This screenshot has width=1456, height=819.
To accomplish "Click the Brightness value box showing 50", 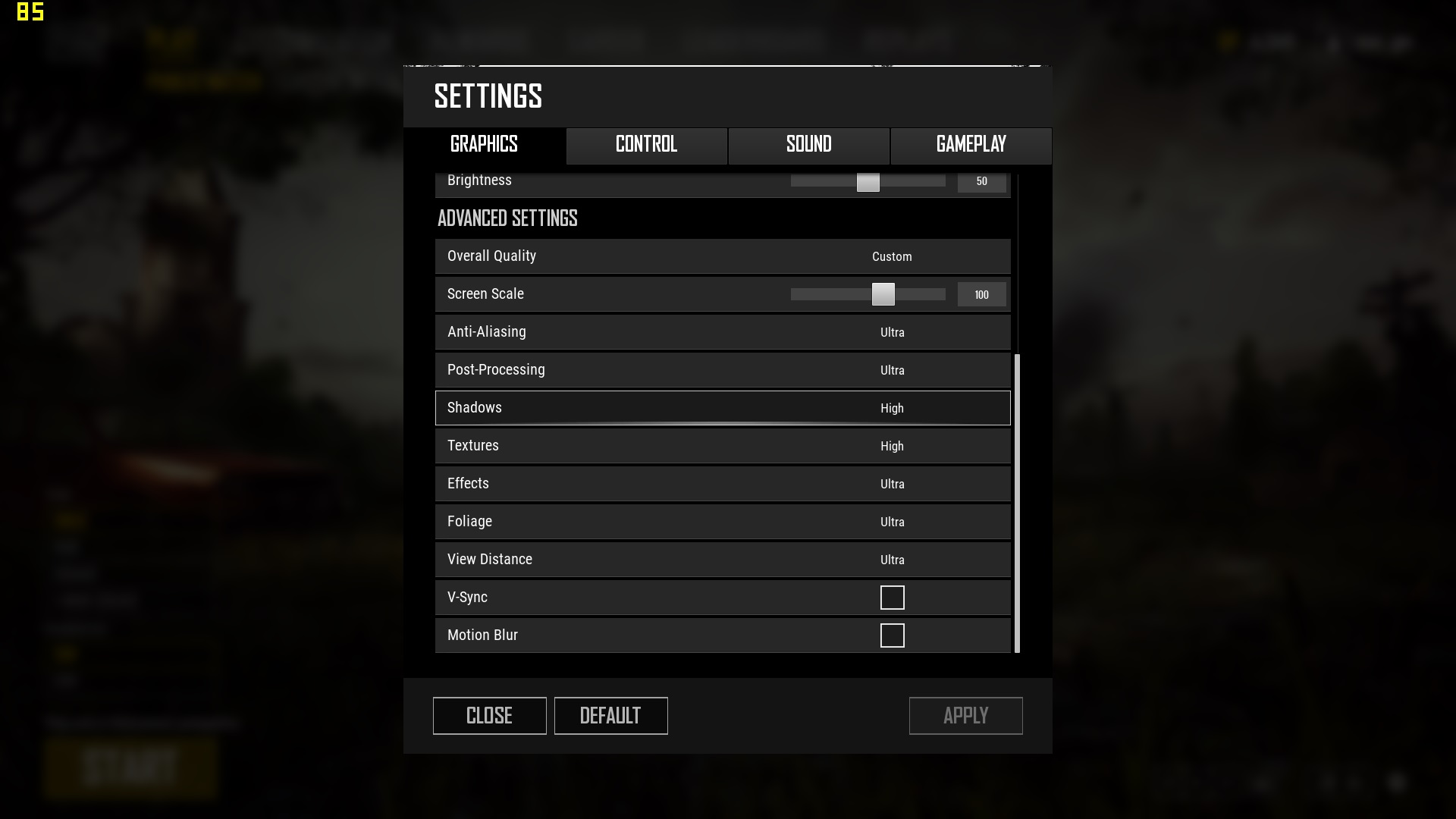I will tap(982, 182).
